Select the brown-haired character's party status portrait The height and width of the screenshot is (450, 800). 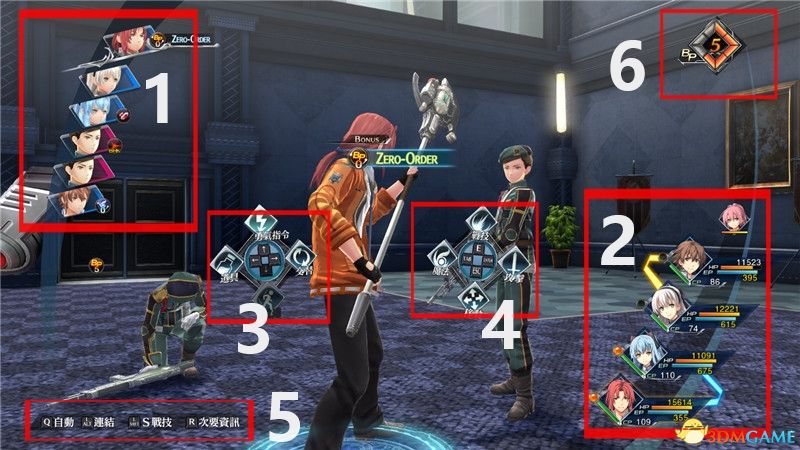click(685, 255)
